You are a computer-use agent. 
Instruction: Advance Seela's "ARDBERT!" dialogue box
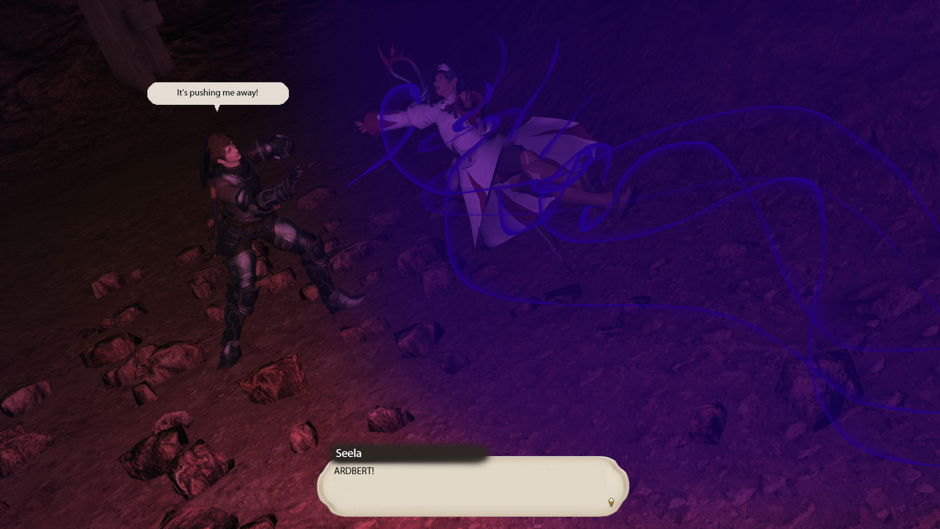[x=472, y=485]
